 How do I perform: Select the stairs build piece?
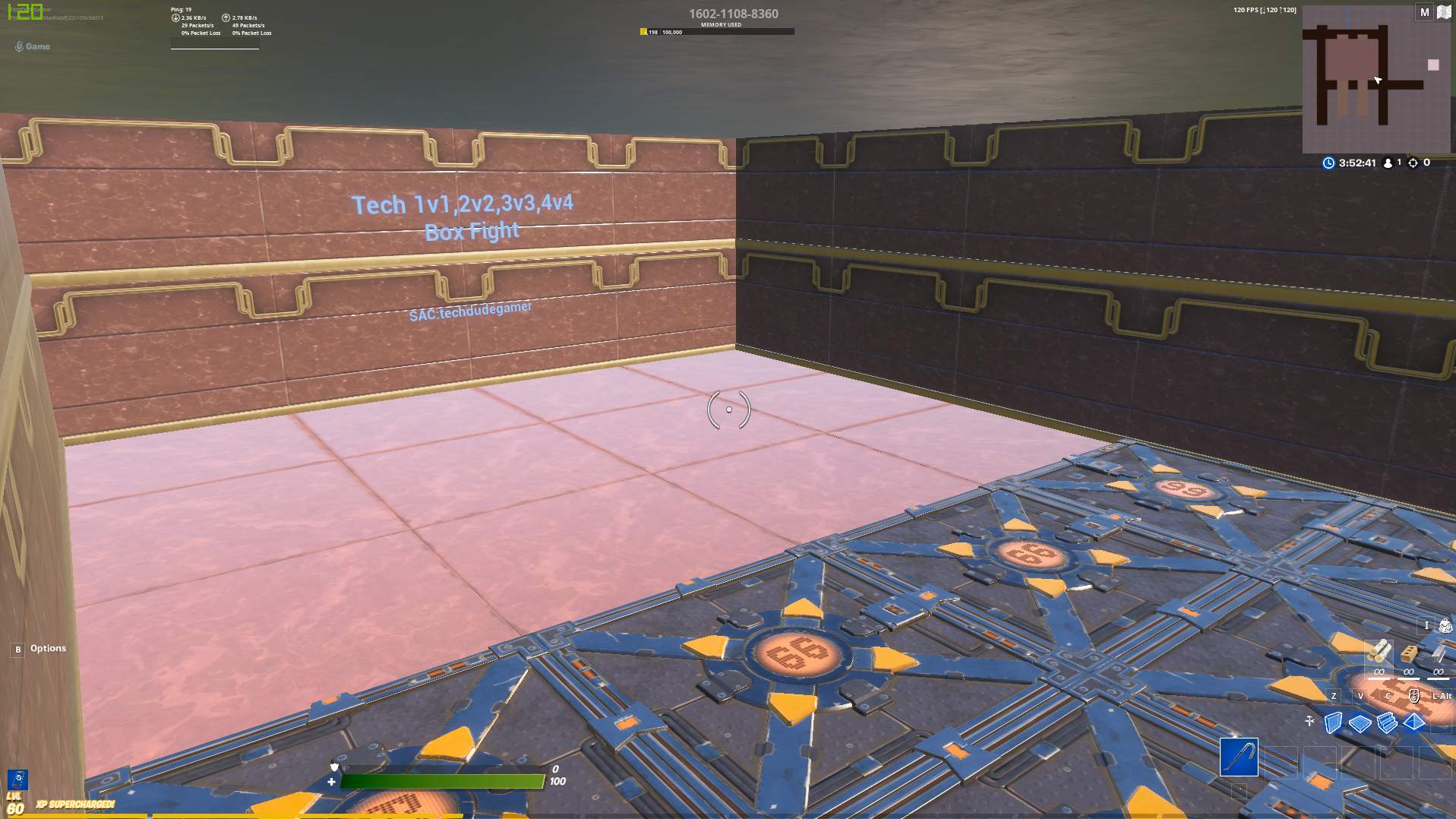point(1387,723)
